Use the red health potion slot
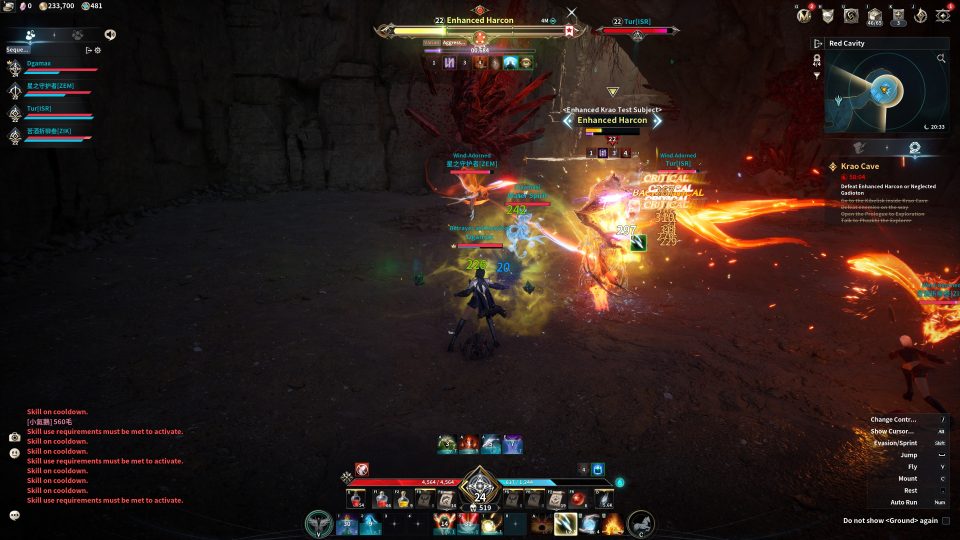 point(358,498)
